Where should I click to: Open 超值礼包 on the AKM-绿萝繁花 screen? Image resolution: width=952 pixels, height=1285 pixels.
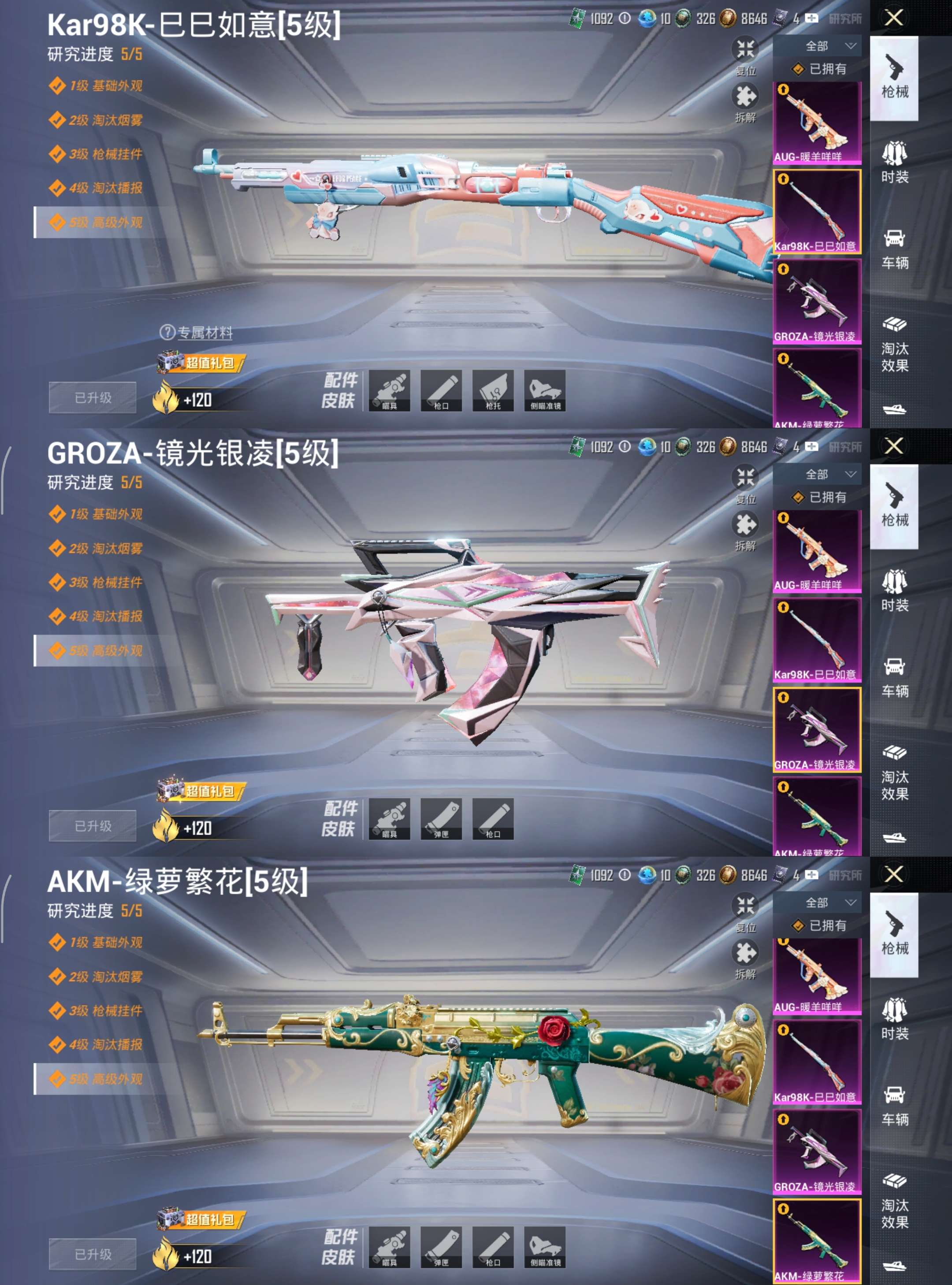(202, 1219)
